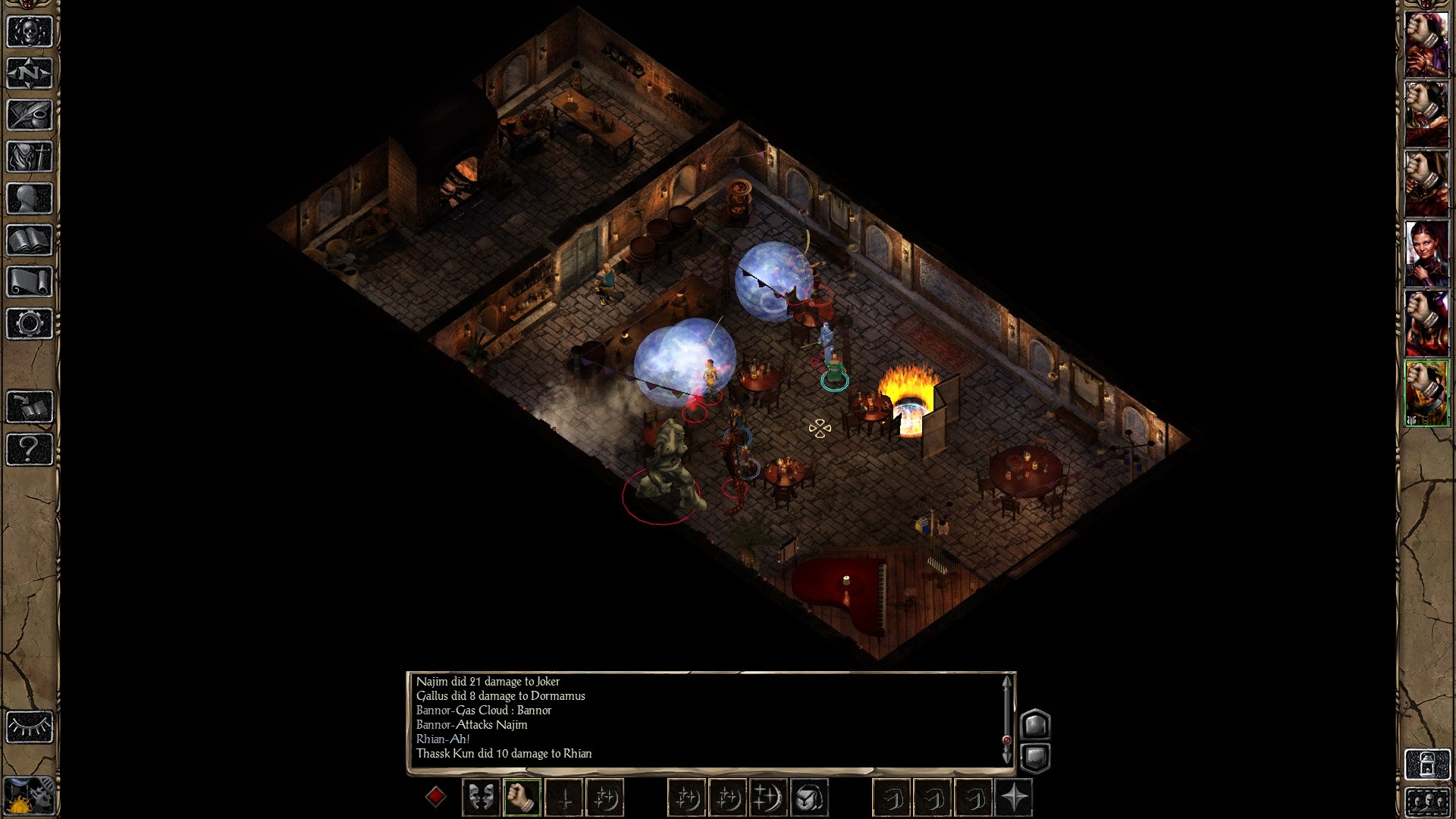Click the skull button on the left sidebar
The width and height of the screenshot is (1456, 819).
coord(30,32)
